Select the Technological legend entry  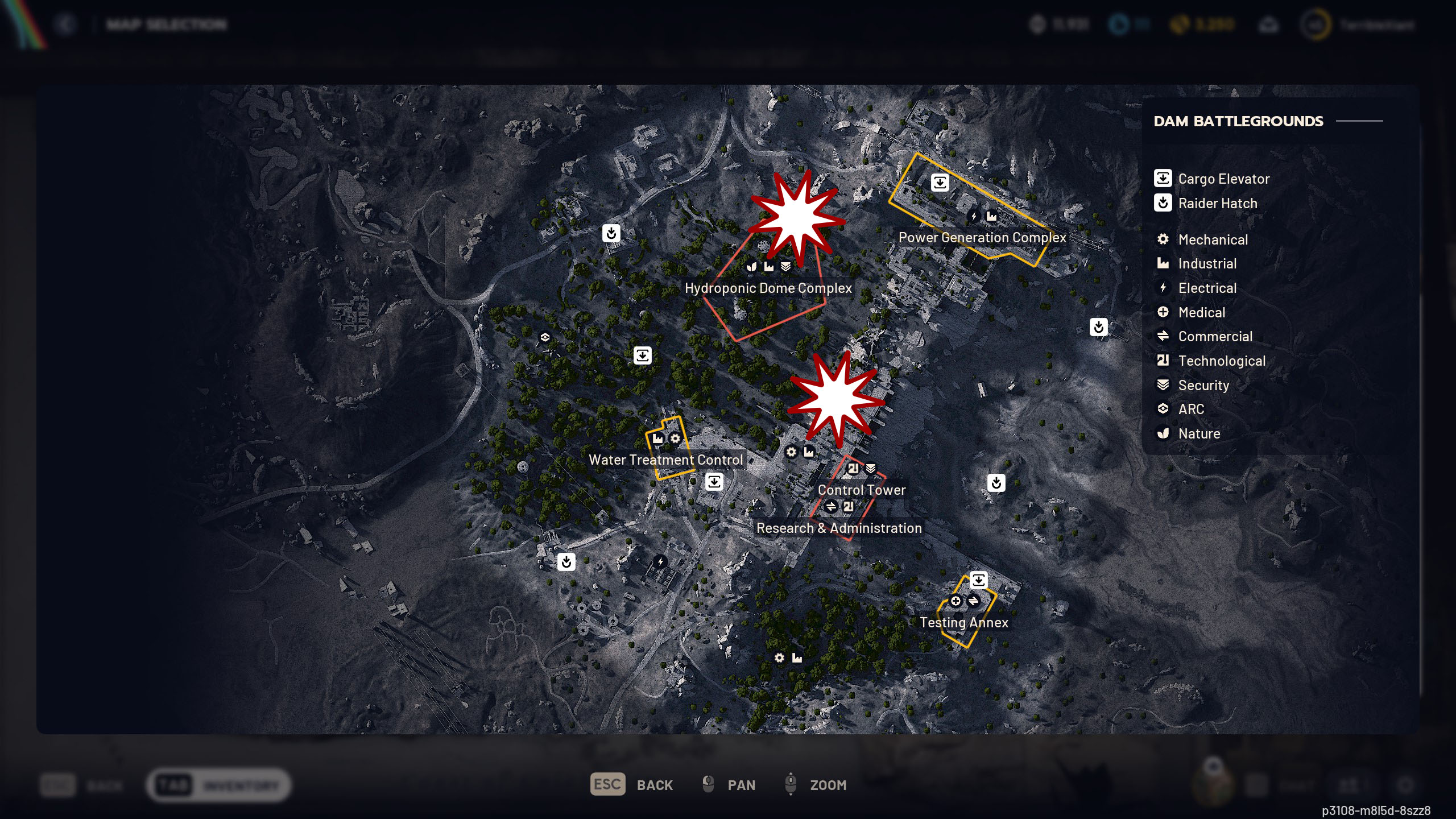[x=1221, y=361]
